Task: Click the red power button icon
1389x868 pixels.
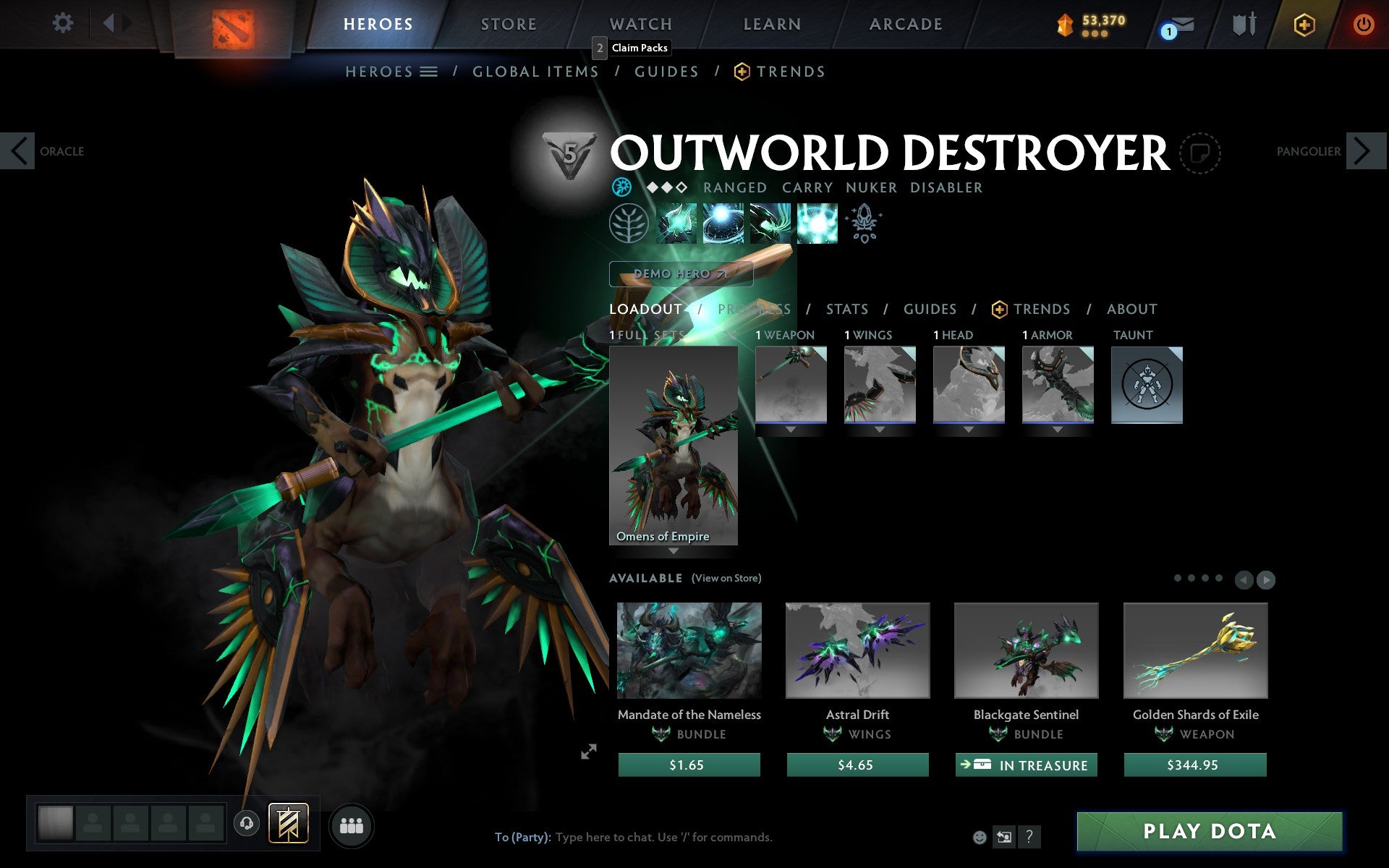Action: pyautogui.click(x=1363, y=23)
